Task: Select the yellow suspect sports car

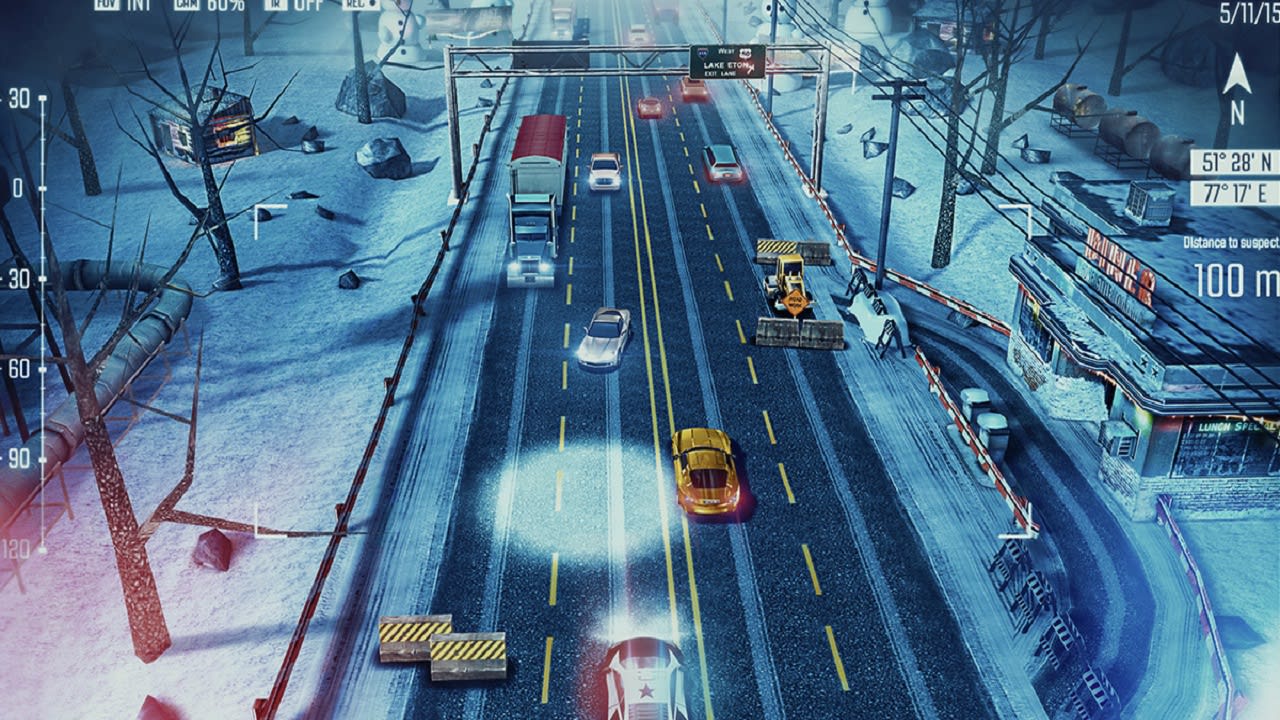Action: click(x=704, y=475)
